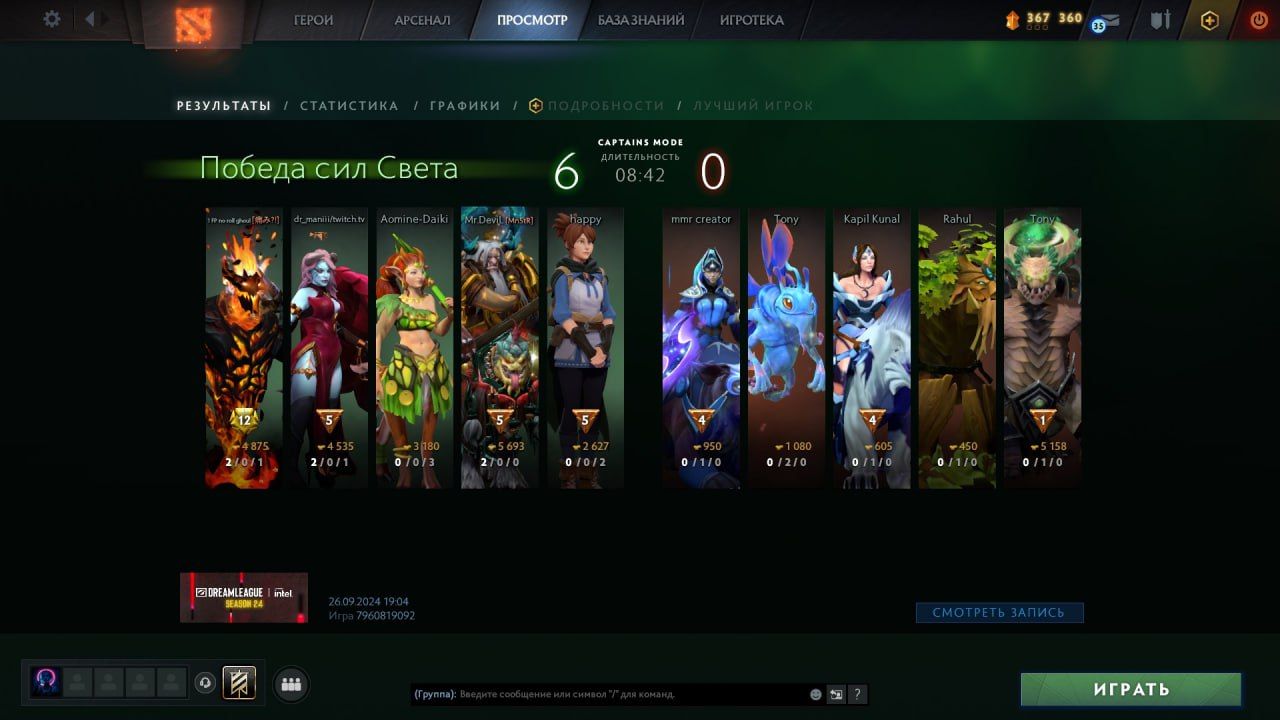This screenshot has width=1280, height=720.
Task: Show the ГРАФИКИ tab
Action: (x=465, y=106)
